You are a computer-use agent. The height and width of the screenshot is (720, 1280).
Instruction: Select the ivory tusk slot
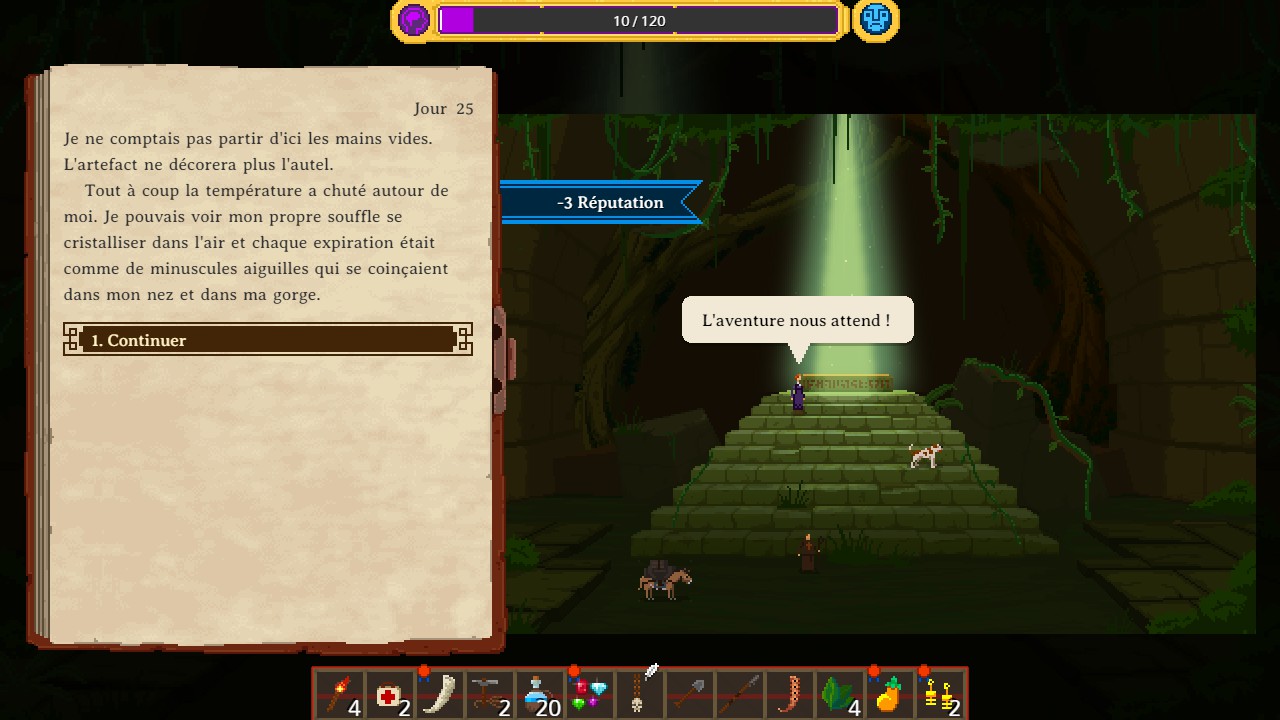click(x=440, y=694)
